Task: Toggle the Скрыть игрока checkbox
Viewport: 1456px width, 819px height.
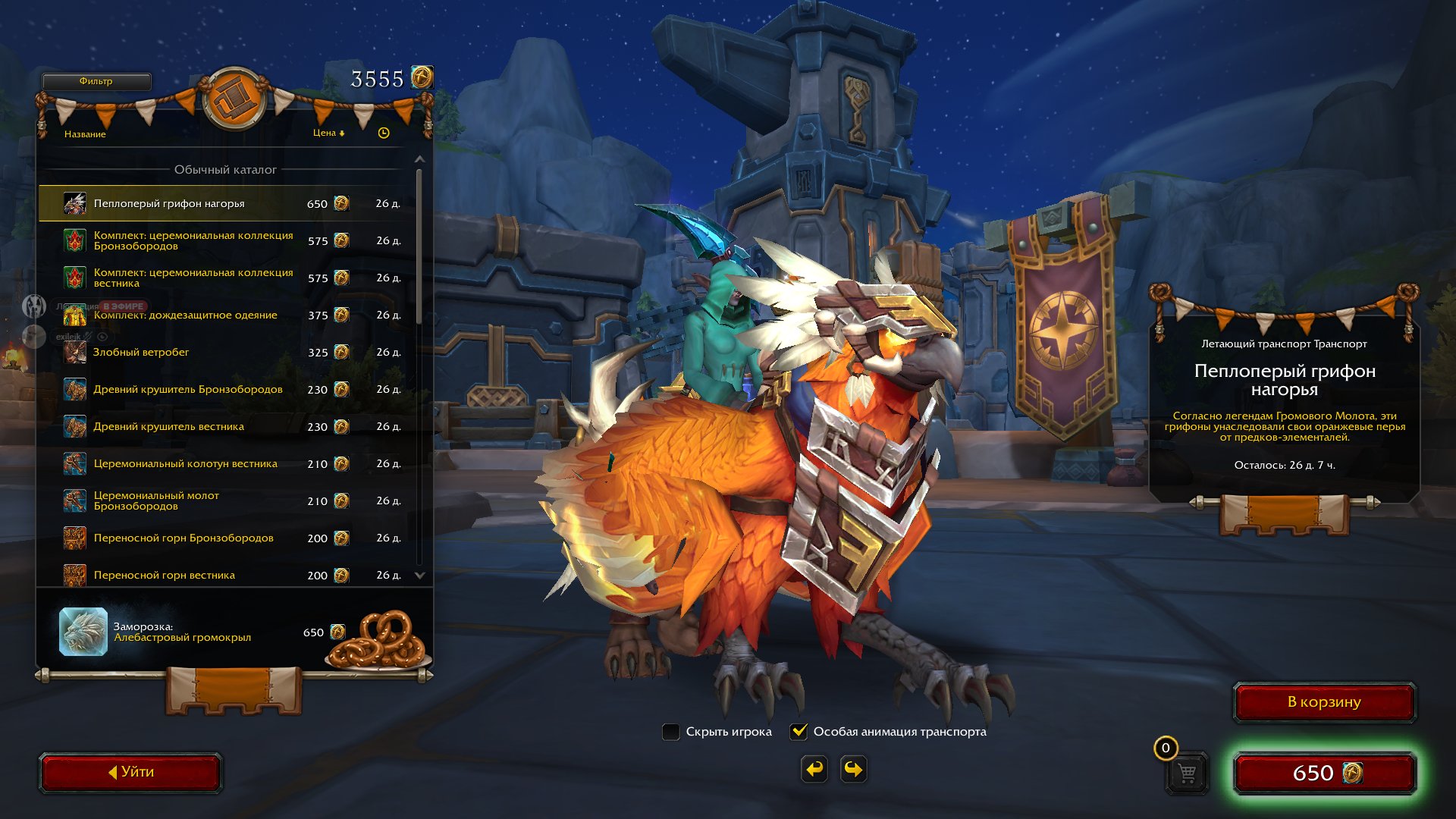Action: [x=670, y=732]
